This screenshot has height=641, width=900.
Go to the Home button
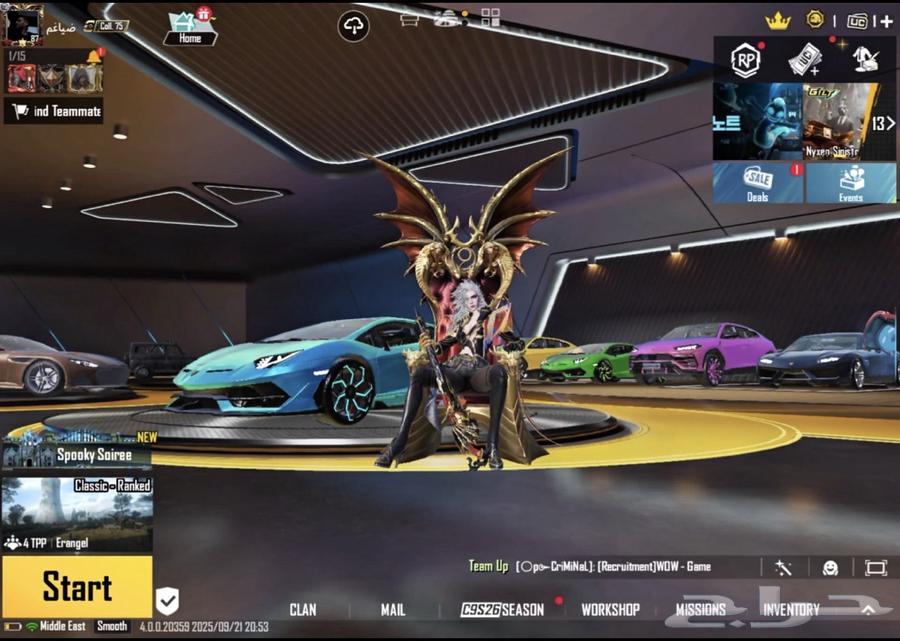coord(190,28)
